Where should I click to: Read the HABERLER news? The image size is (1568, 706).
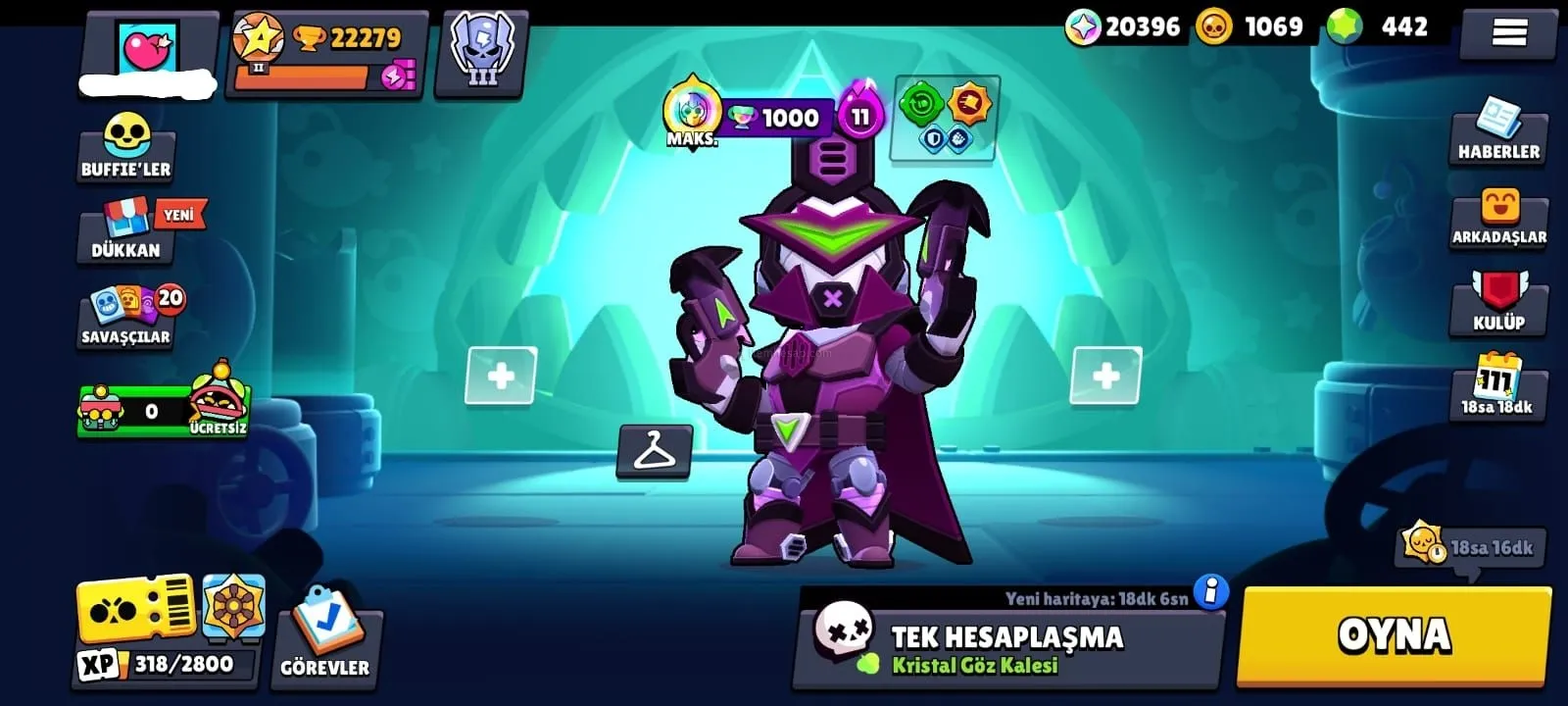pos(1498,131)
